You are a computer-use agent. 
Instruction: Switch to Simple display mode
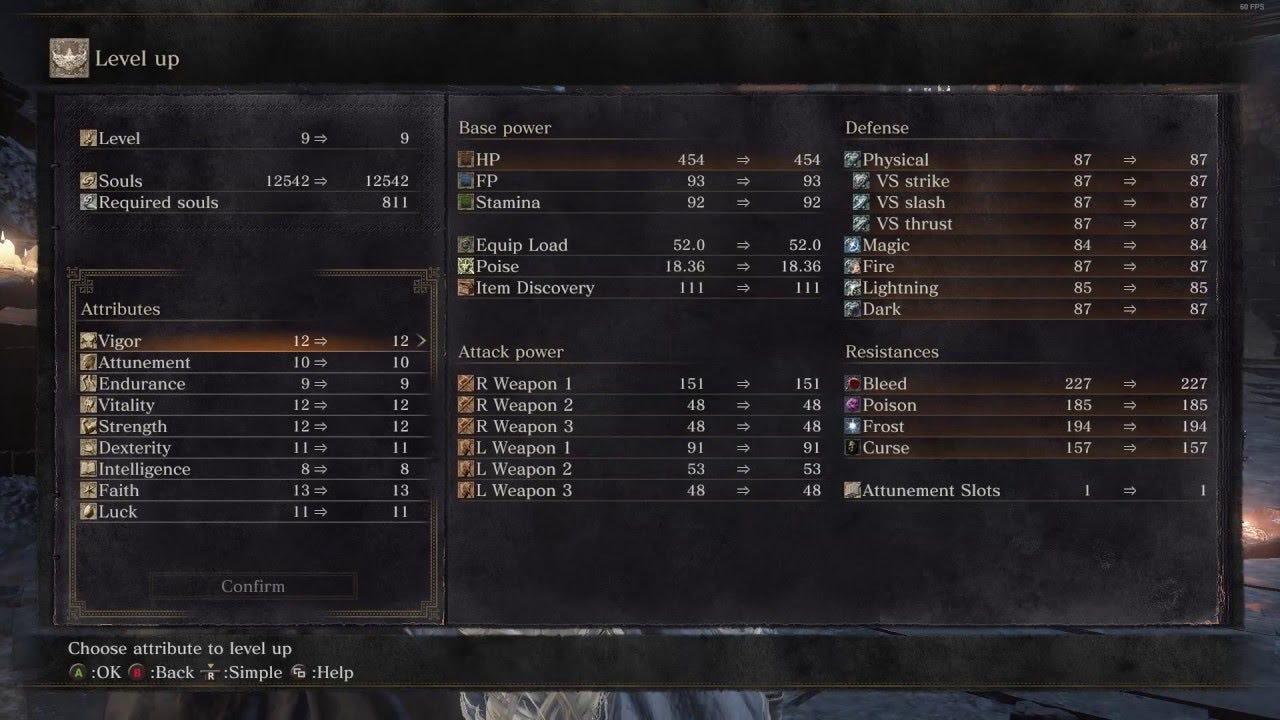tap(245, 672)
